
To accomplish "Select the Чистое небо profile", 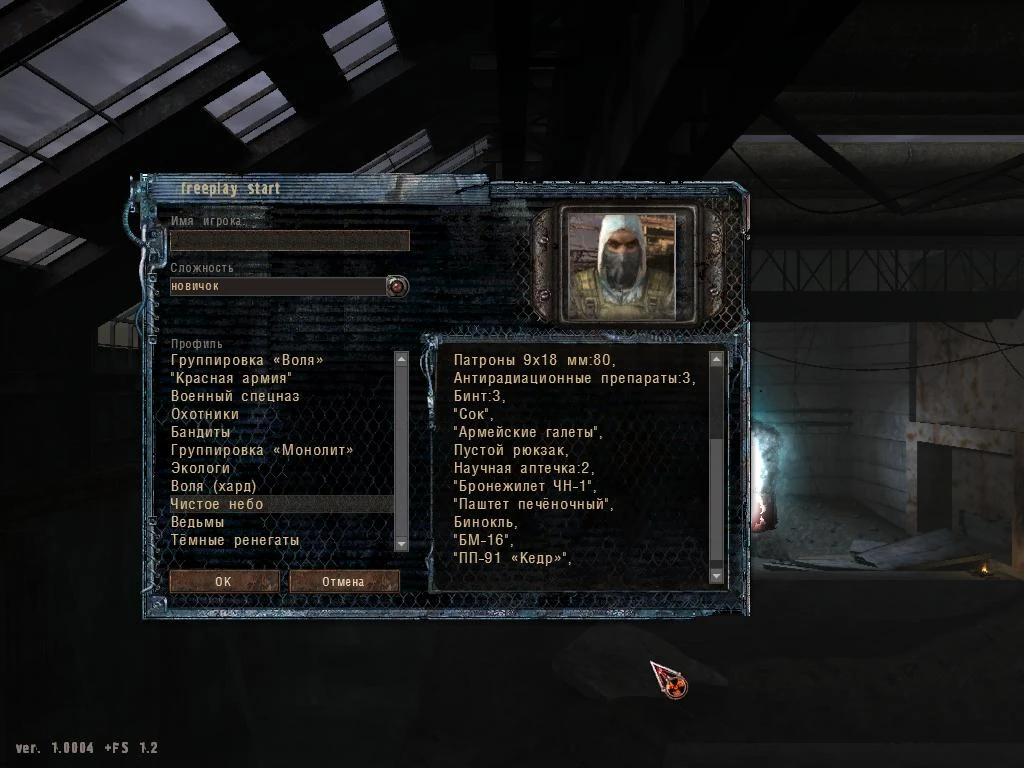I will pos(217,504).
